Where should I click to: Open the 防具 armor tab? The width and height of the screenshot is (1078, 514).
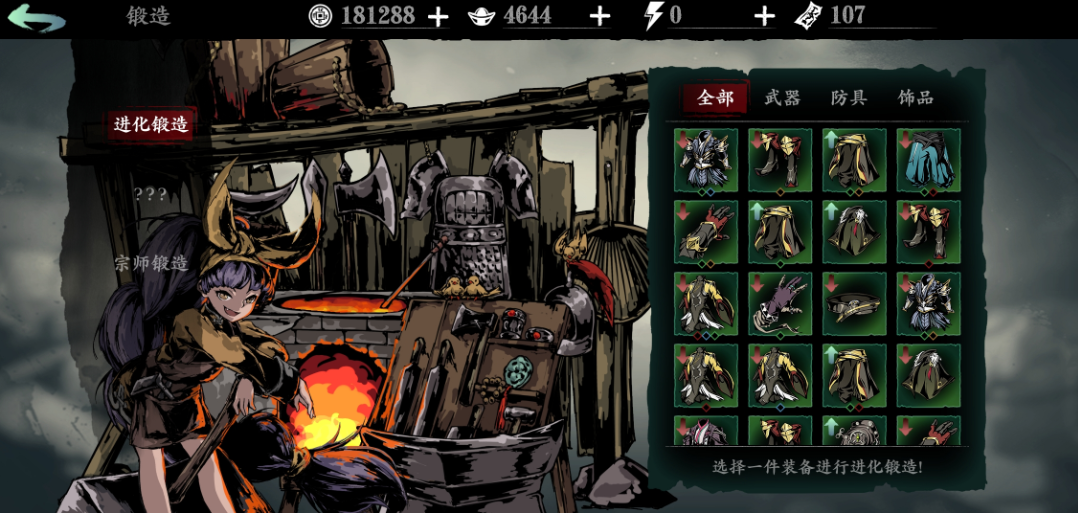(849, 98)
